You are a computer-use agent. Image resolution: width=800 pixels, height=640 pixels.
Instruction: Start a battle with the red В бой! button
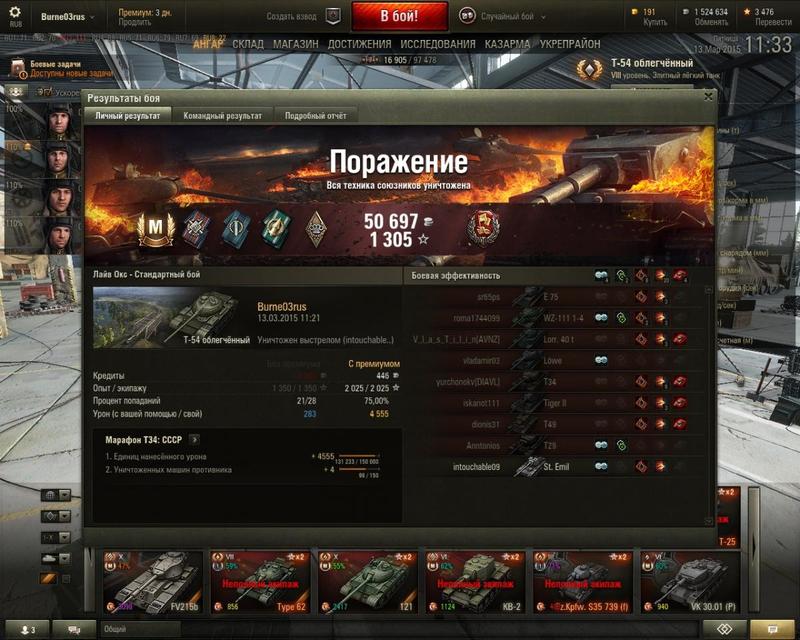click(399, 16)
